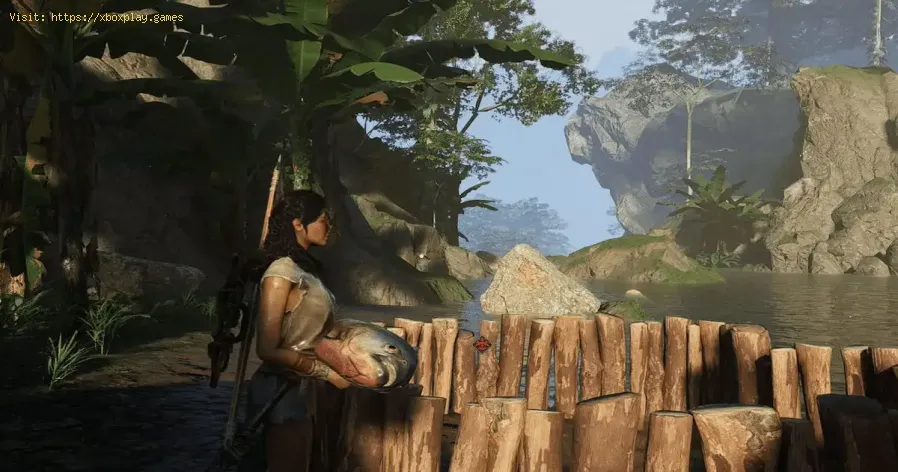Select the red diamond interaction marker

point(483,344)
